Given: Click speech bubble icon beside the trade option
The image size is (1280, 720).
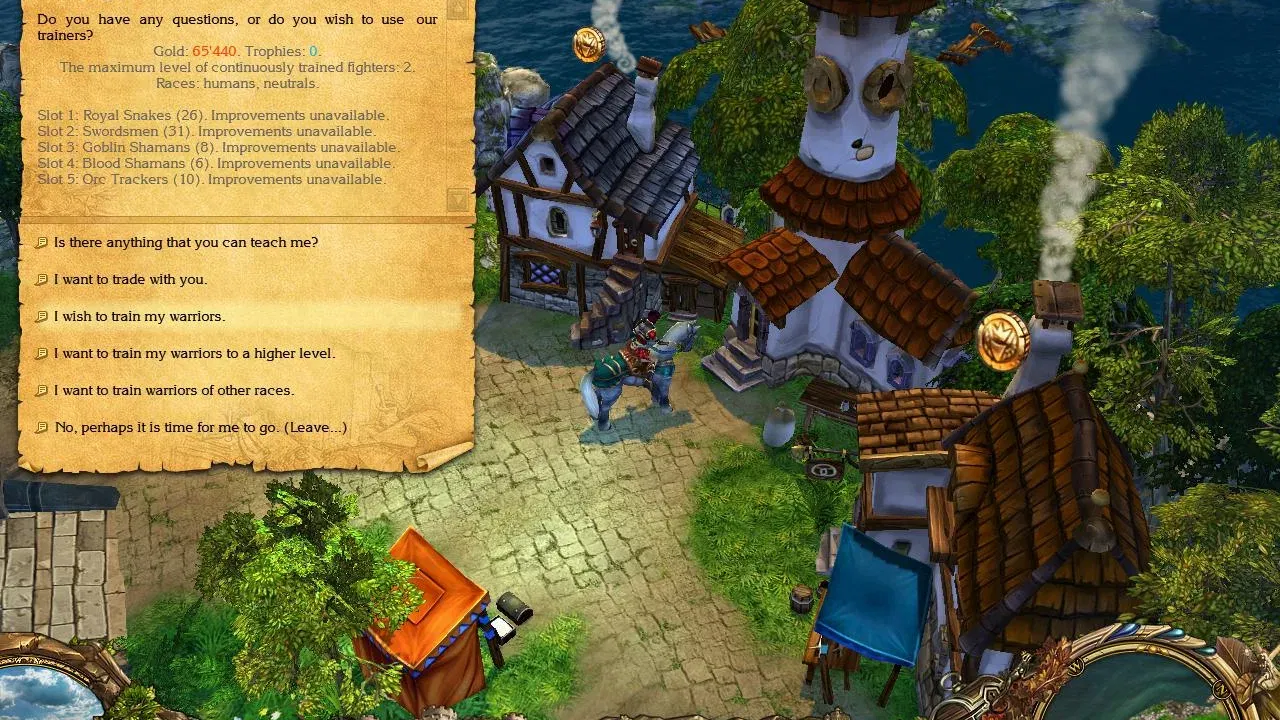Looking at the screenshot, I should [x=41, y=279].
